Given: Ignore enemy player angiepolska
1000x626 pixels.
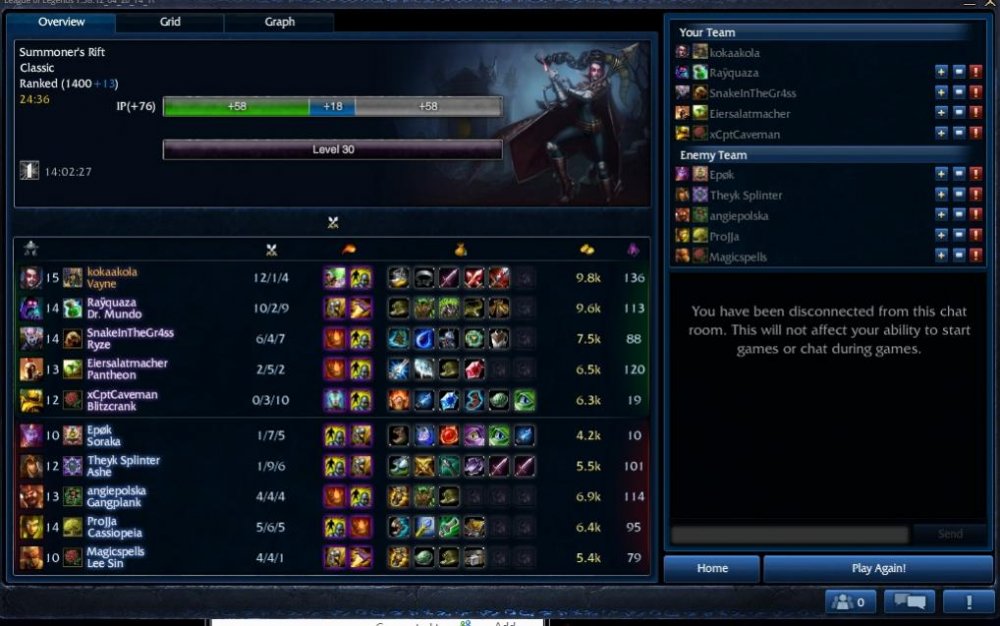Looking at the screenshot, I should click(958, 215).
